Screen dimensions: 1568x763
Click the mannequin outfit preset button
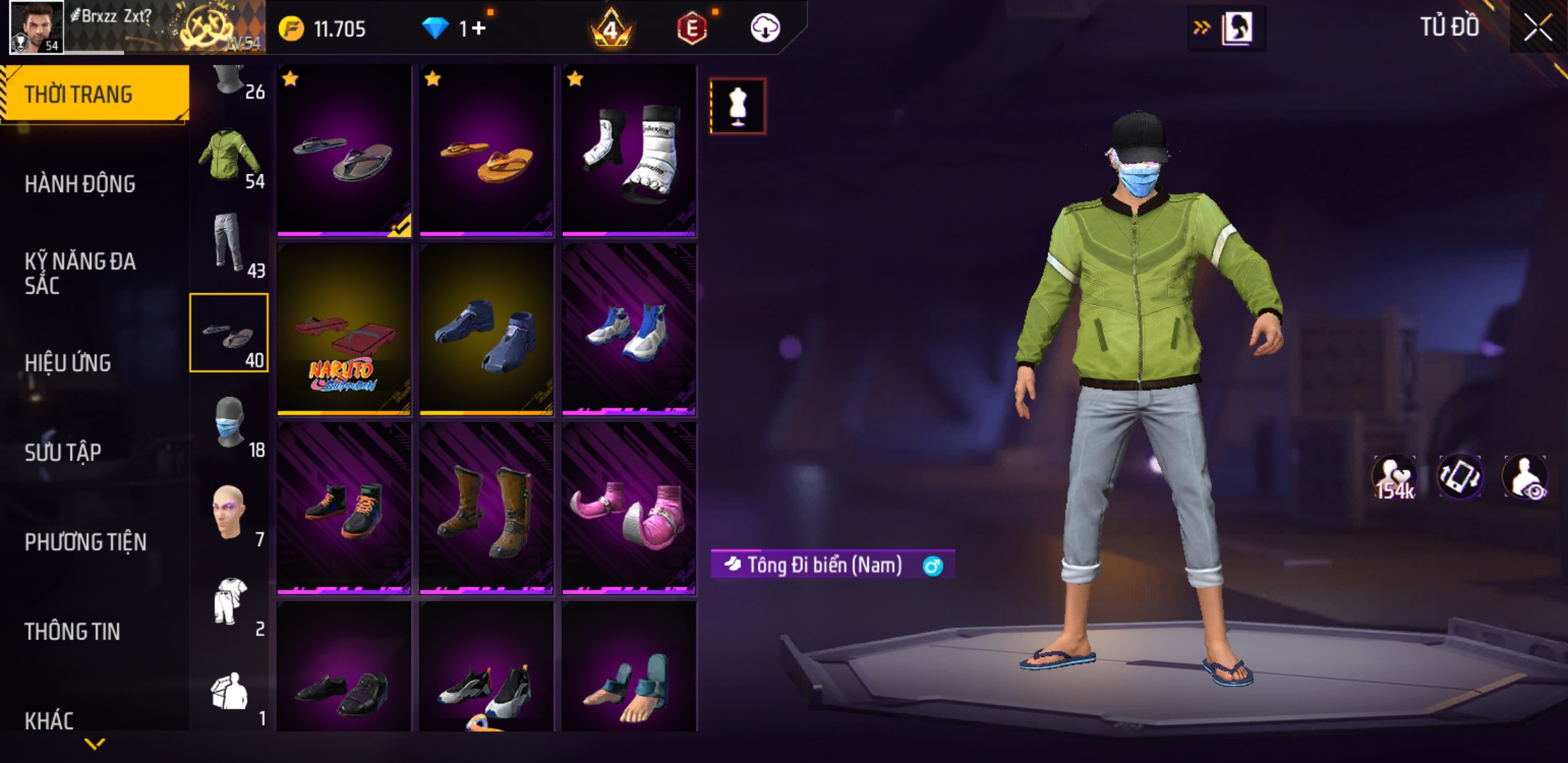pyautogui.click(x=738, y=107)
